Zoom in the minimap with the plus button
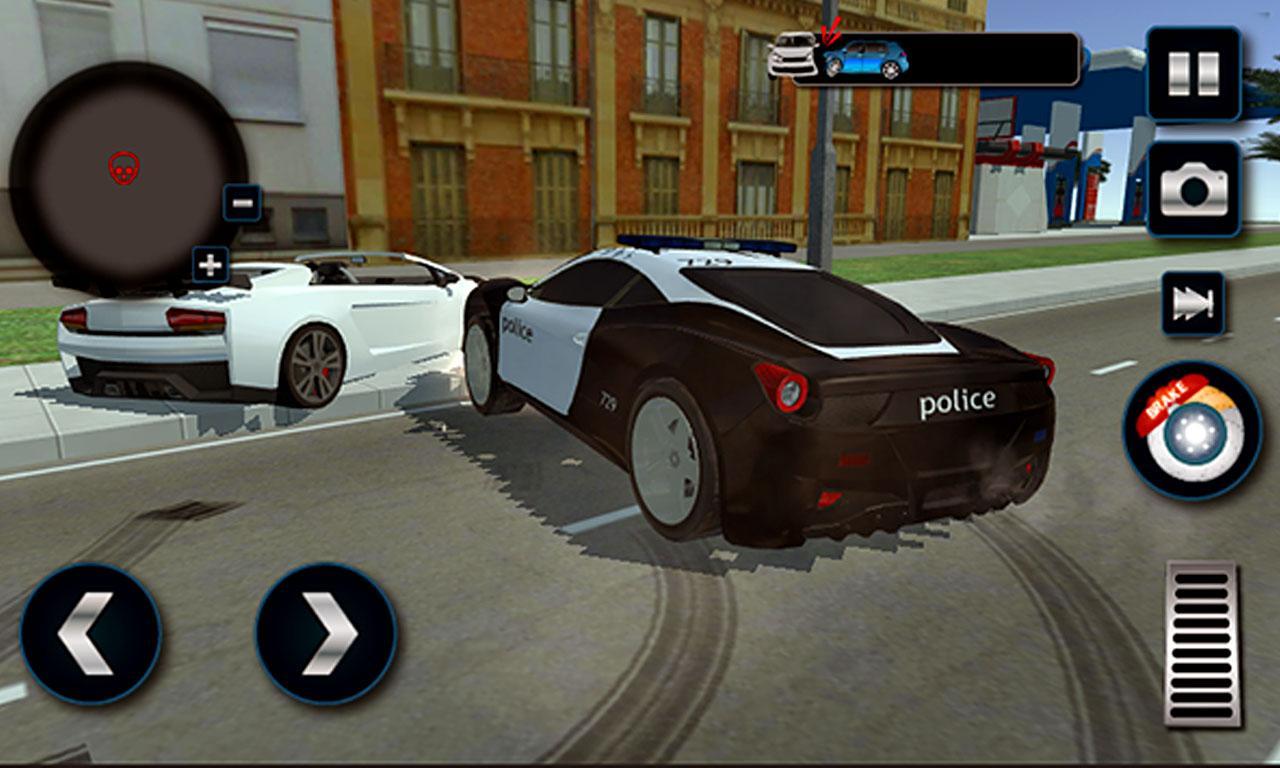The height and width of the screenshot is (768, 1280). tap(209, 266)
